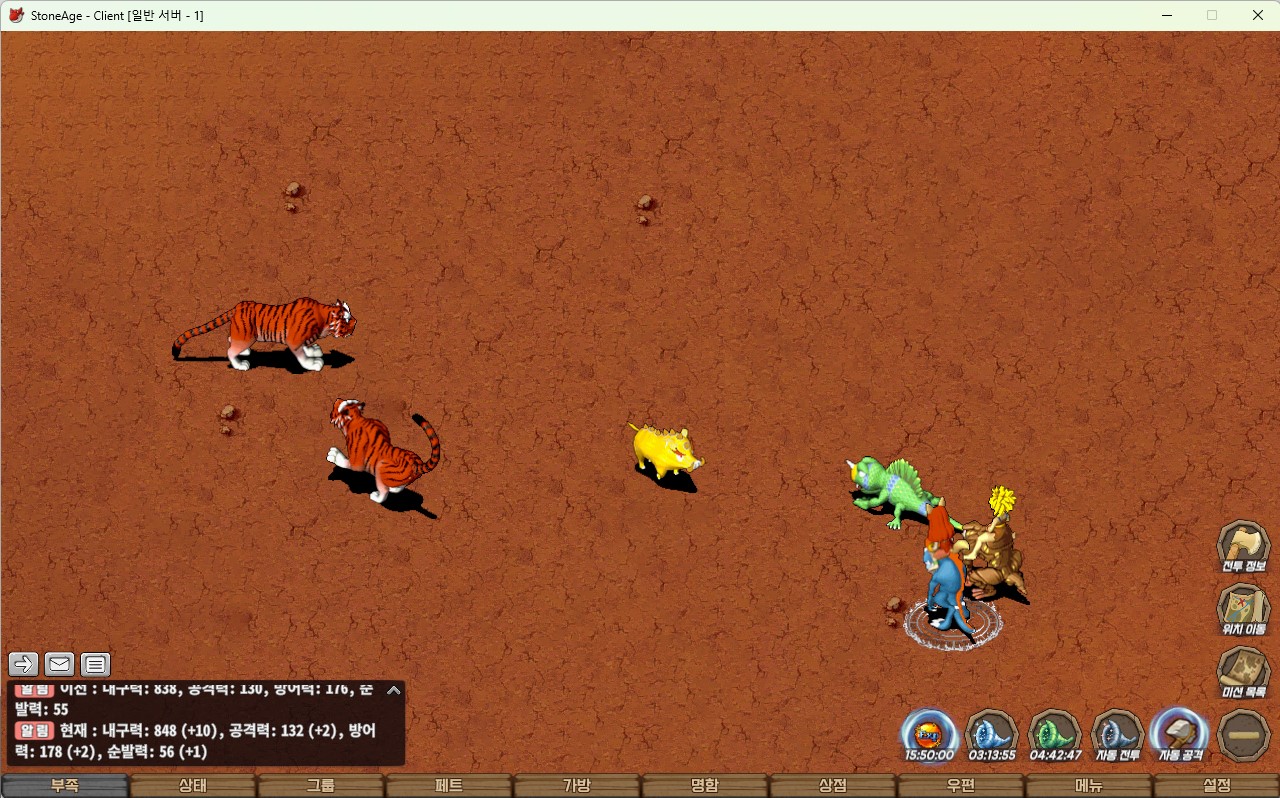Close the StoneAge client window
Screen dimensions: 1280x798
pos(1257,15)
